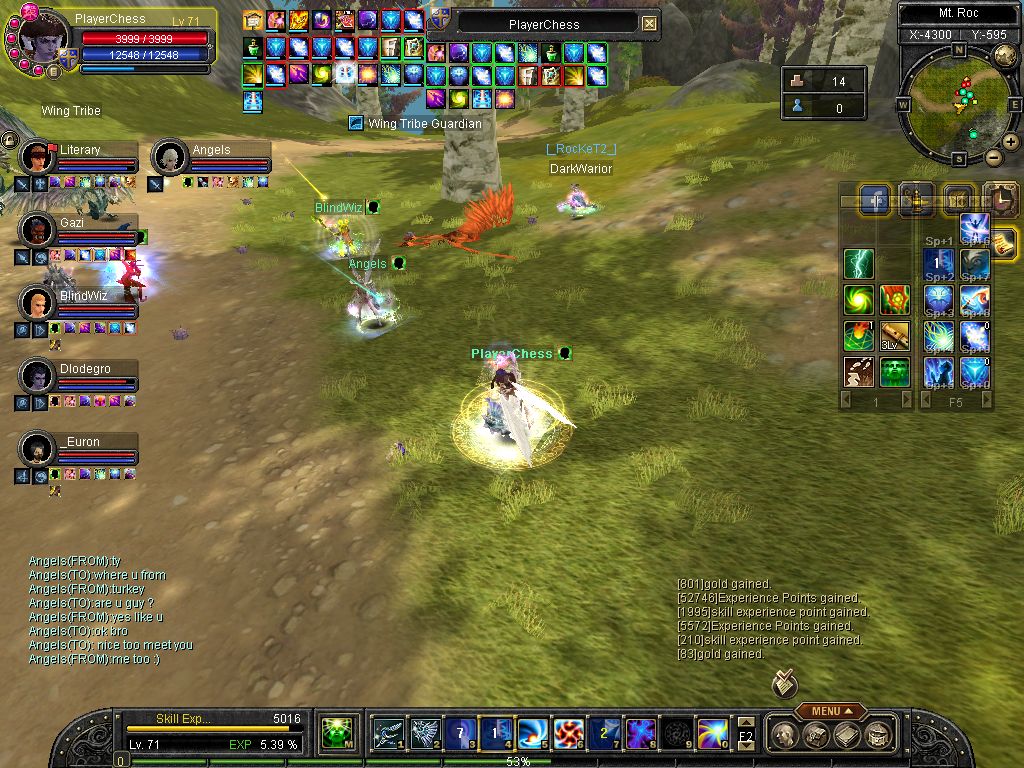Viewport: 1024px width, 768px height.
Task: Use the flute item labeled 3Lv
Action: pos(894,336)
